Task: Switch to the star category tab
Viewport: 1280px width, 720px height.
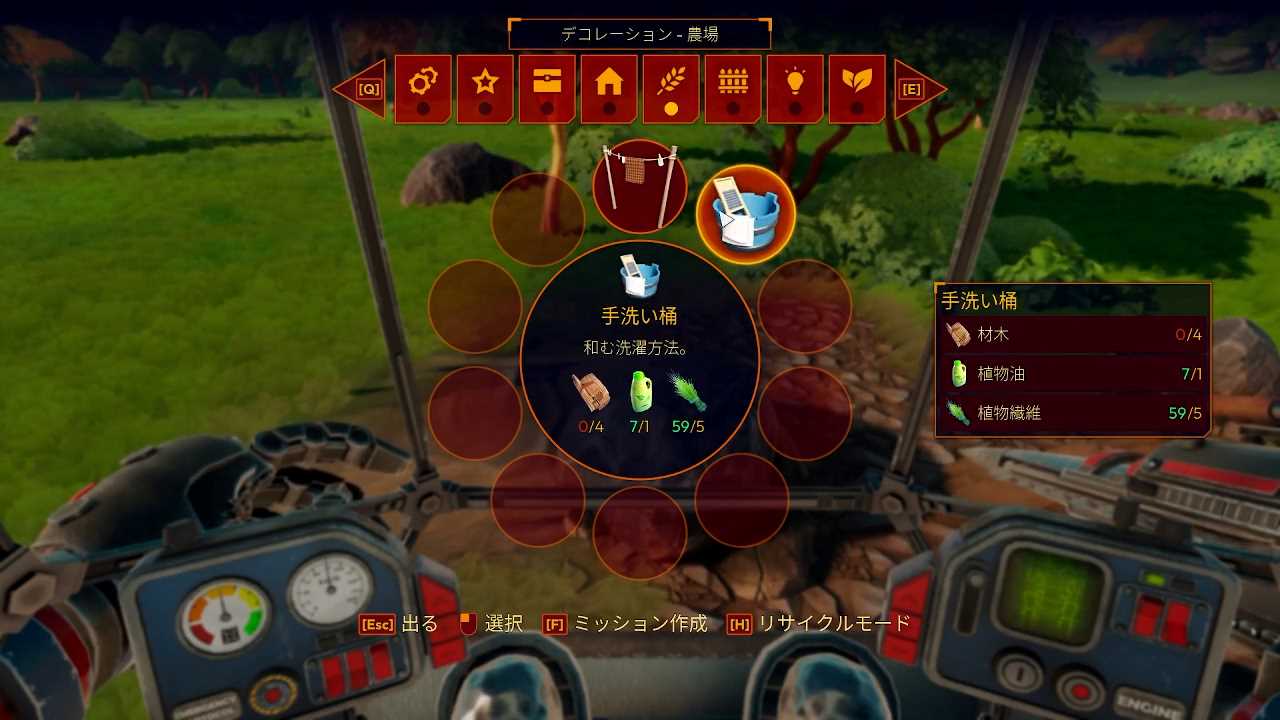Action: pyautogui.click(x=485, y=88)
